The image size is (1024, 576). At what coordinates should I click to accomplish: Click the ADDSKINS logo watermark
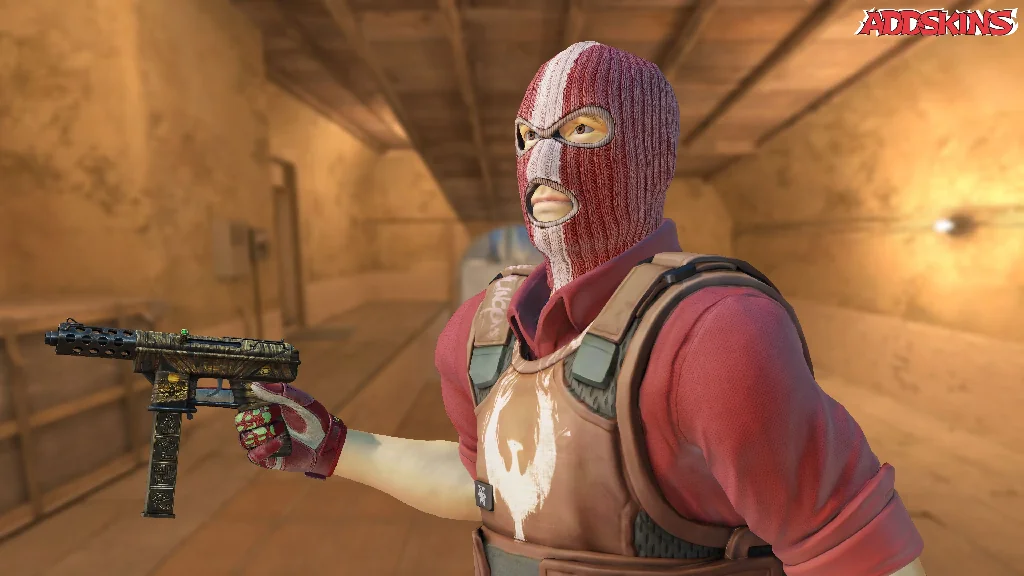pos(936,23)
